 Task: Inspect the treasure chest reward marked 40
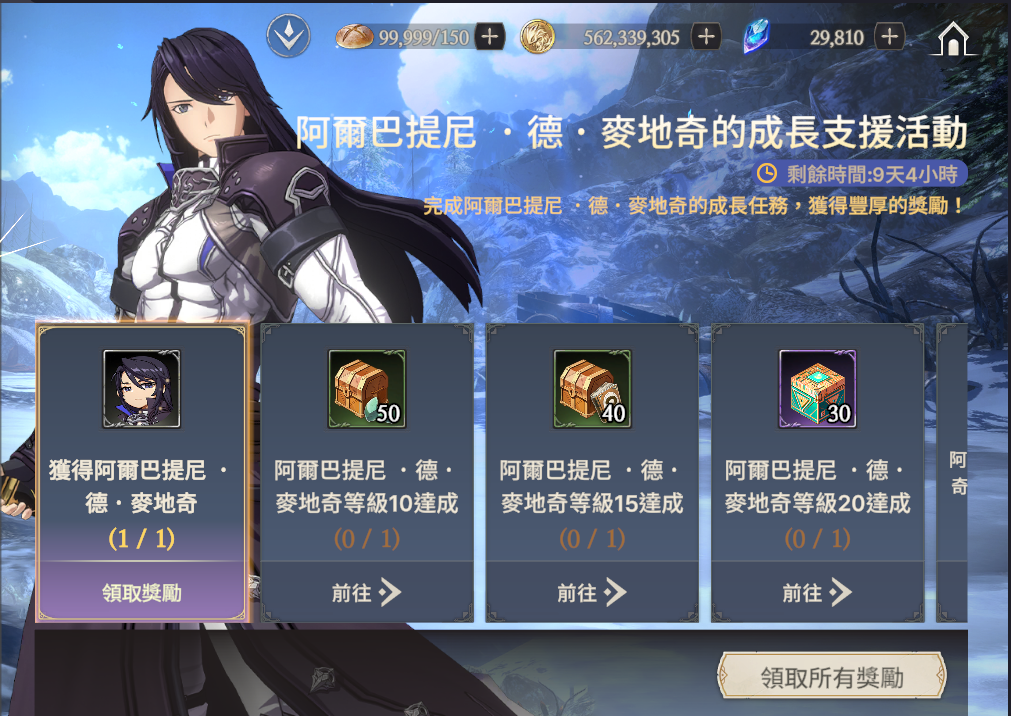point(592,389)
